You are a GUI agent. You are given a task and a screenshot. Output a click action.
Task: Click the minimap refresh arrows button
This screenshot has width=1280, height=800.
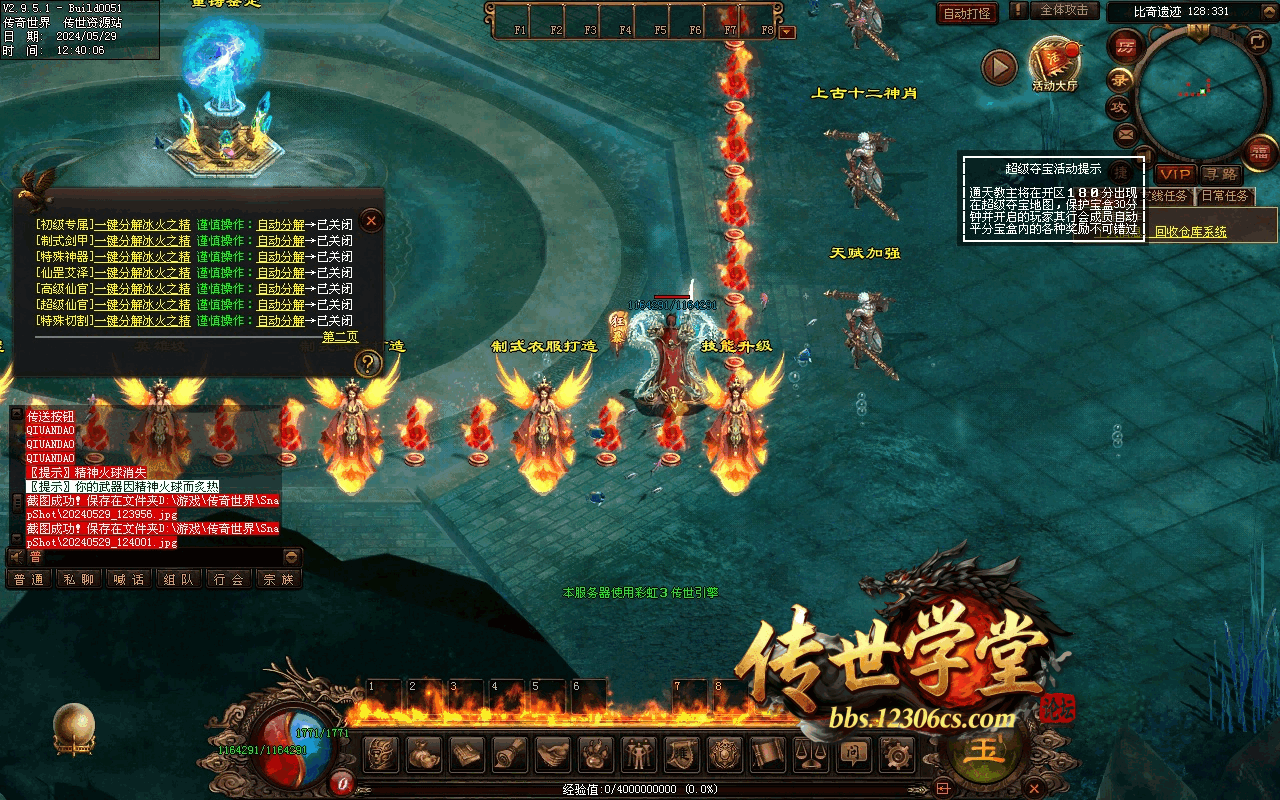[x=1256, y=42]
